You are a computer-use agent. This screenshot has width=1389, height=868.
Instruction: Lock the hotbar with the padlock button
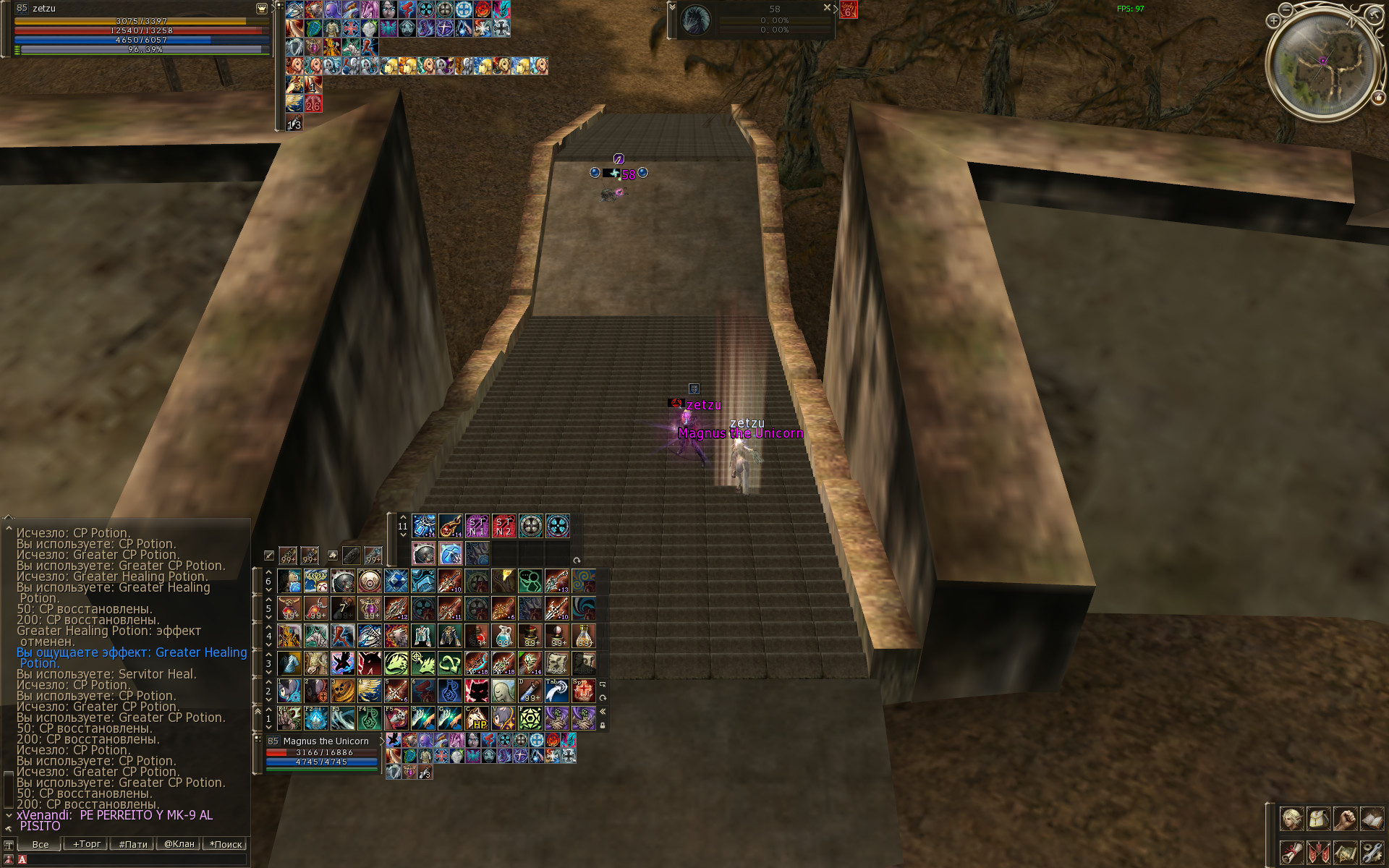pos(603,725)
